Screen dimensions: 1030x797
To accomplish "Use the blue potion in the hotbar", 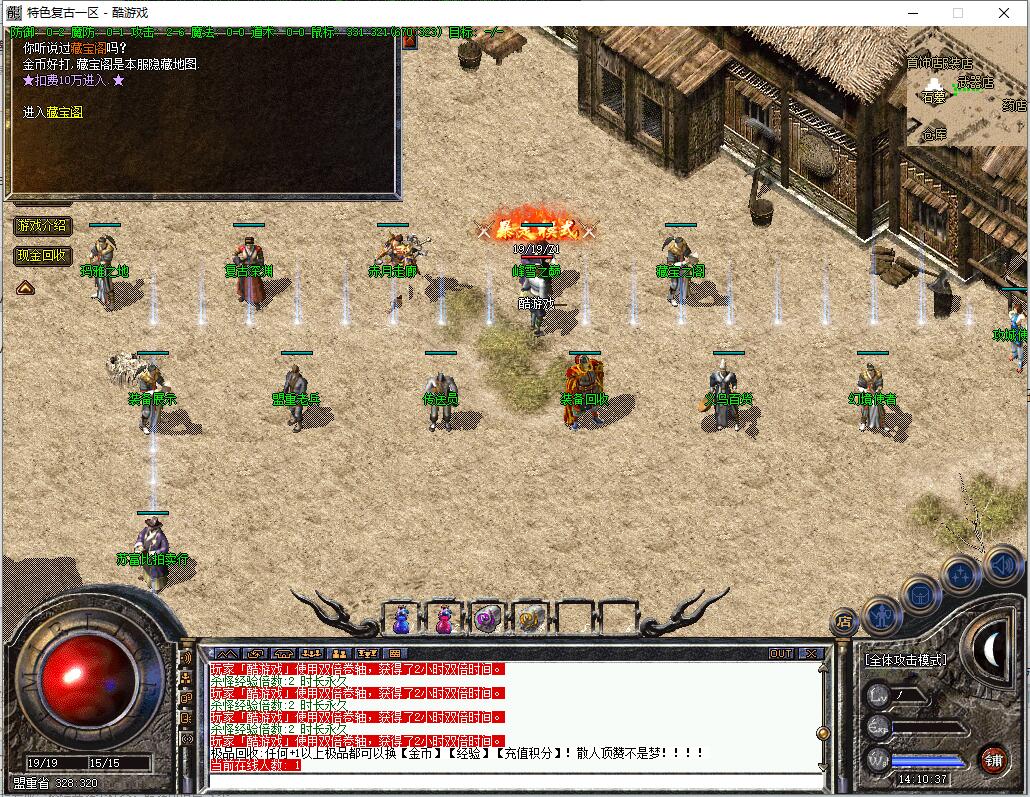I will tap(401, 620).
